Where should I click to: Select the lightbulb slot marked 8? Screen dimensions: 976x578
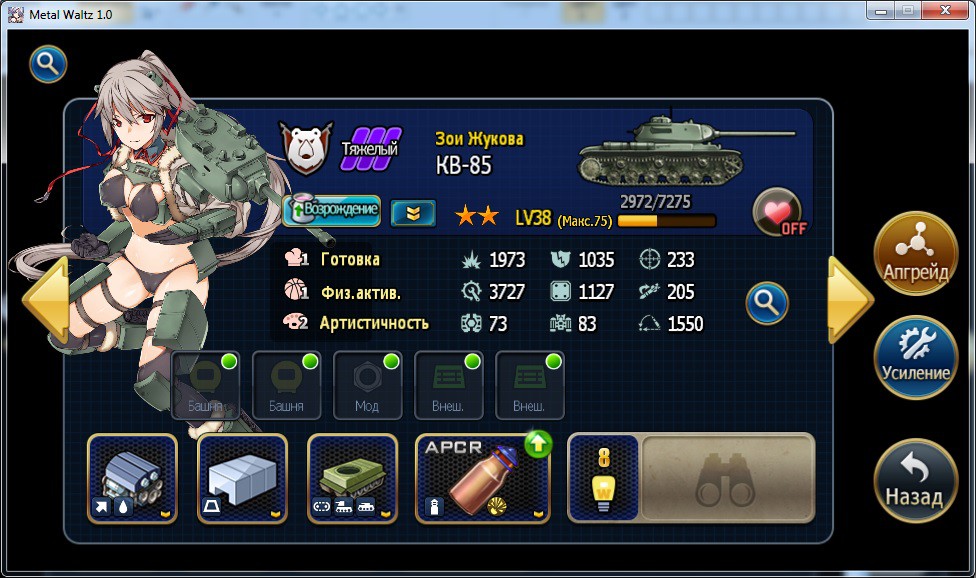[603, 478]
